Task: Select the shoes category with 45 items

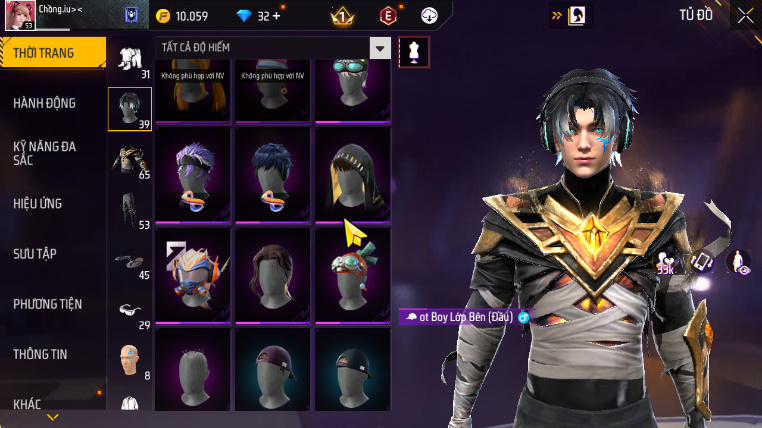Action: coord(130,263)
